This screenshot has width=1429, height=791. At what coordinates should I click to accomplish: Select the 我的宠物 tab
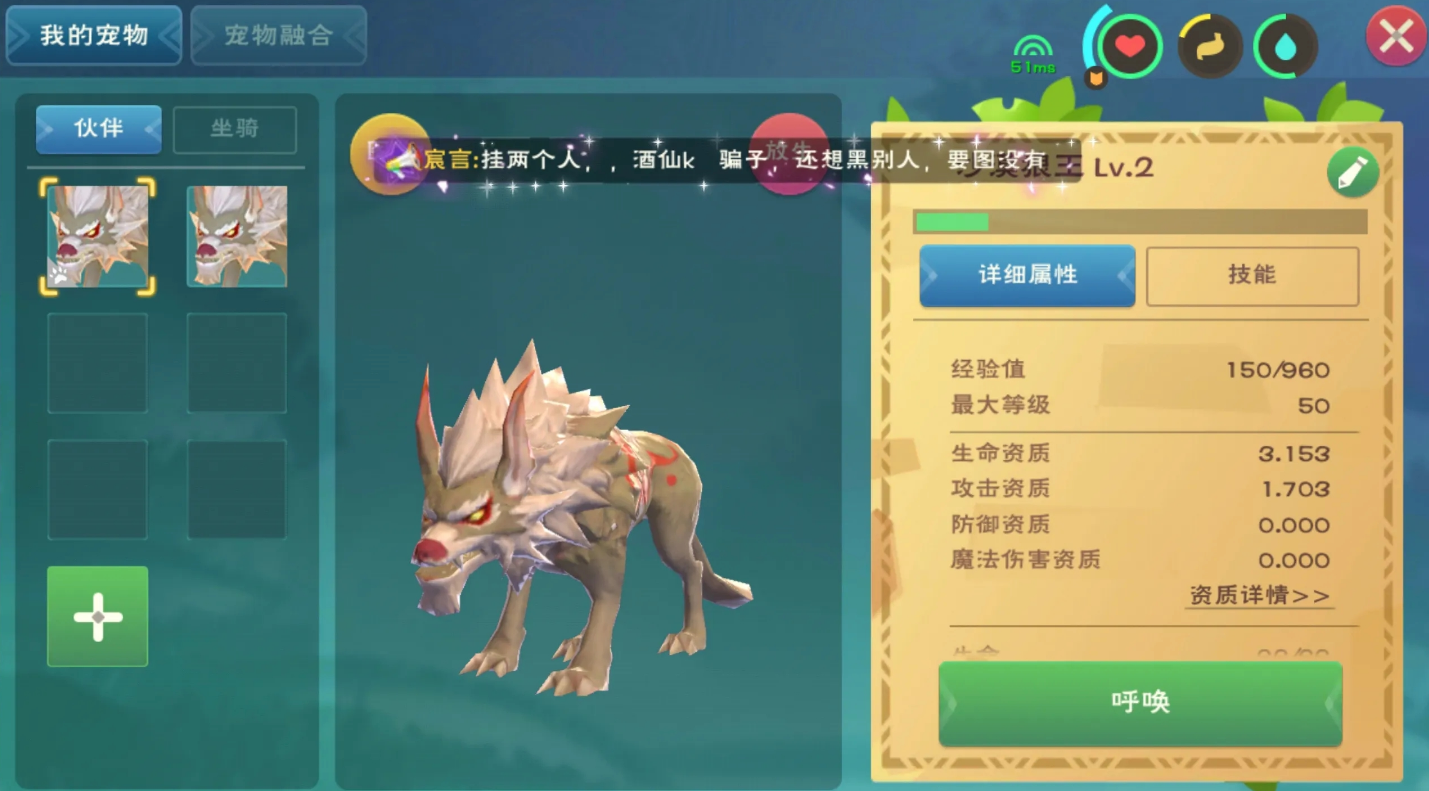point(93,36)
